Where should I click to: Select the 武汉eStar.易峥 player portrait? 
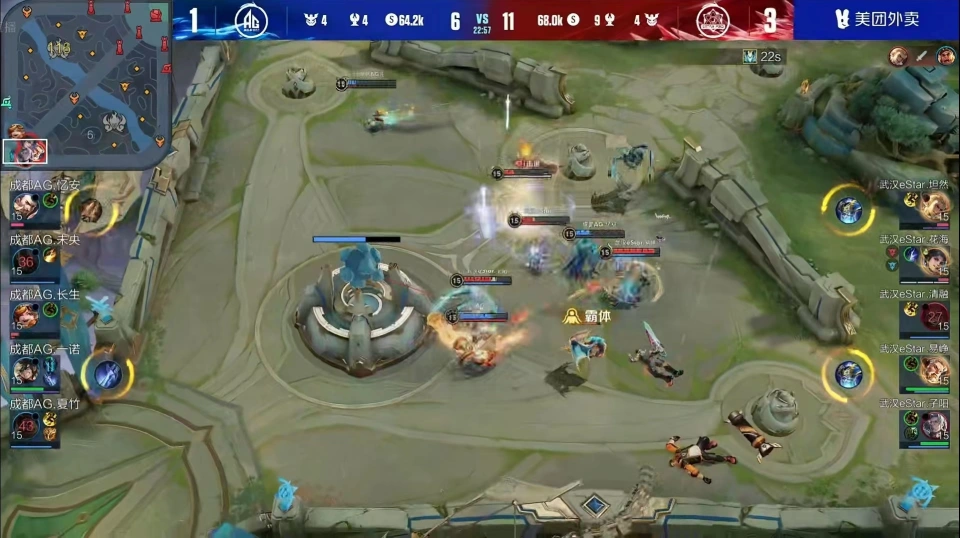click(935, 372)
